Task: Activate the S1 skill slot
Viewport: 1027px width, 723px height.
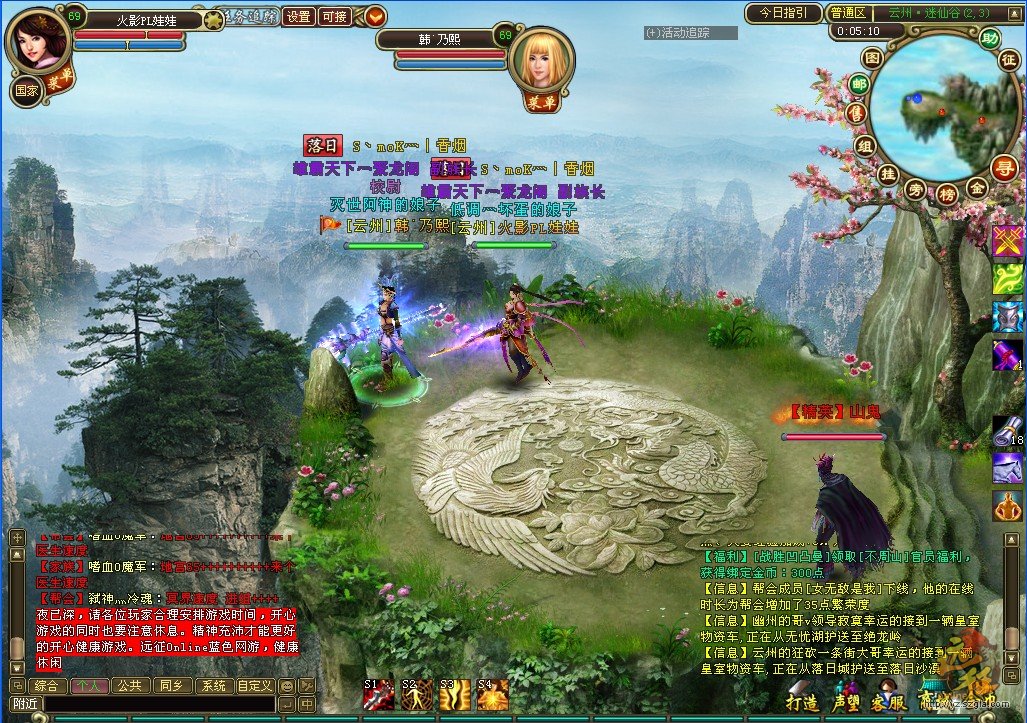Action: pos(379,695)
